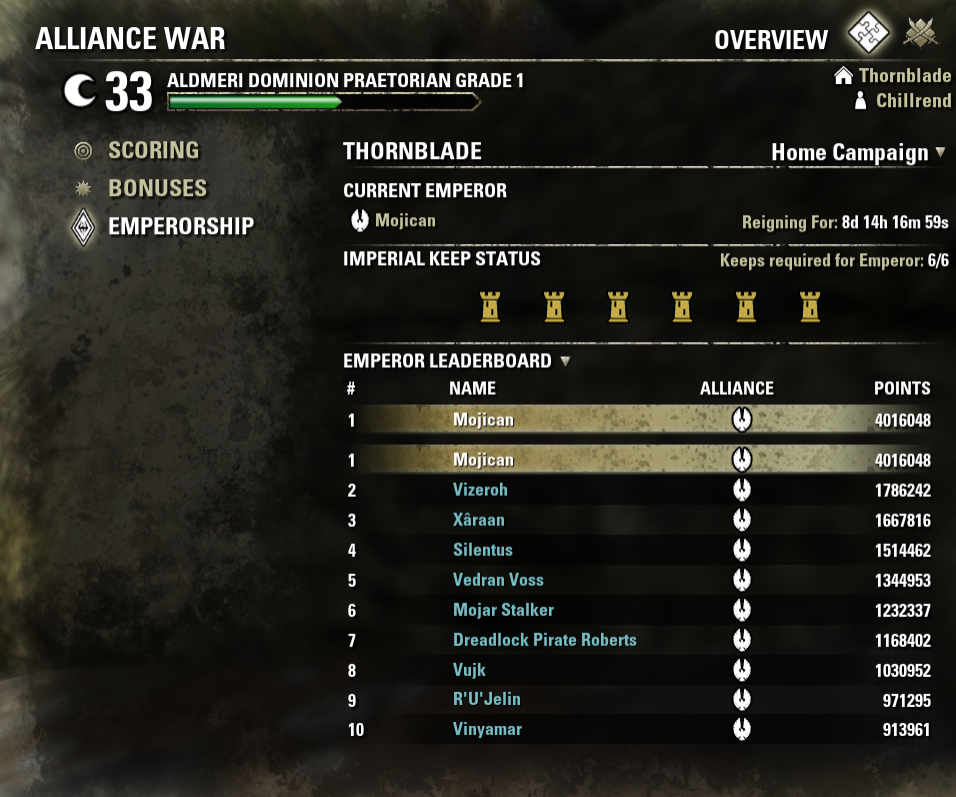Click the Name column header
The image size is (956, 797).
472,388
